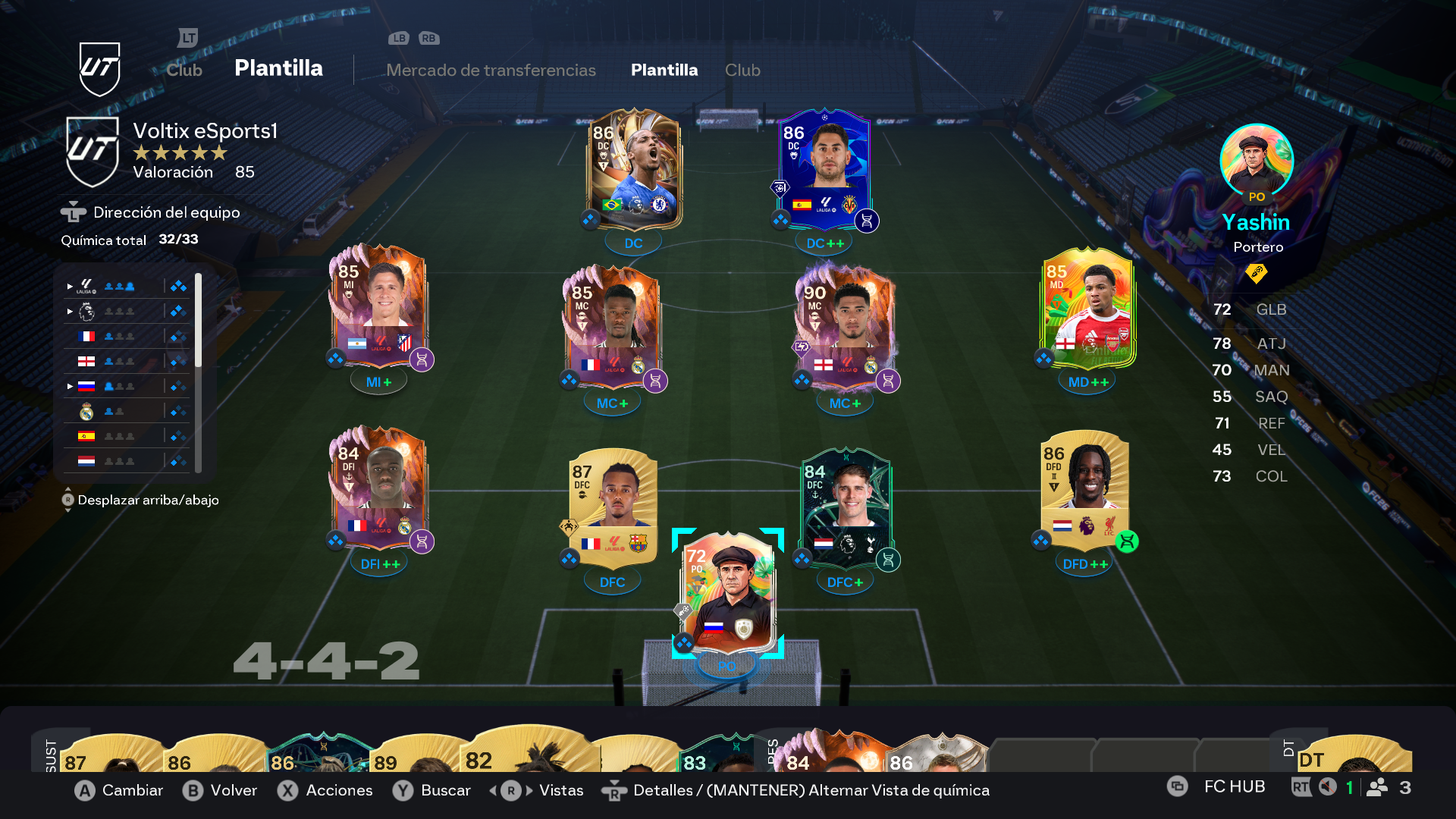This screenshot has width=1456, height=819.
Task: Choose the 85 MD Arsenal winger card
Action: click(x=1087, y=309)
